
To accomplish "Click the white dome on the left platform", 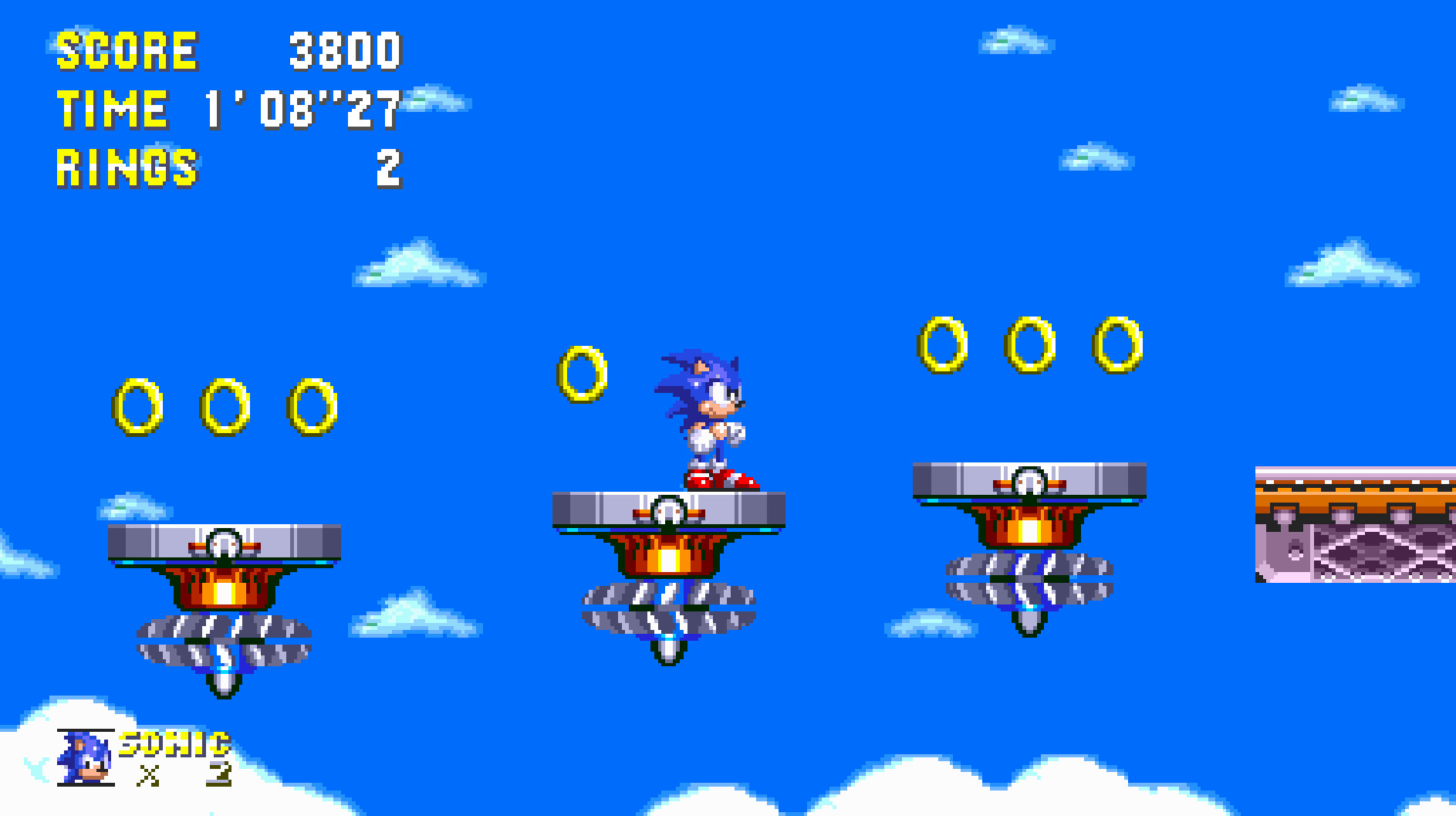I will point(224,543).
